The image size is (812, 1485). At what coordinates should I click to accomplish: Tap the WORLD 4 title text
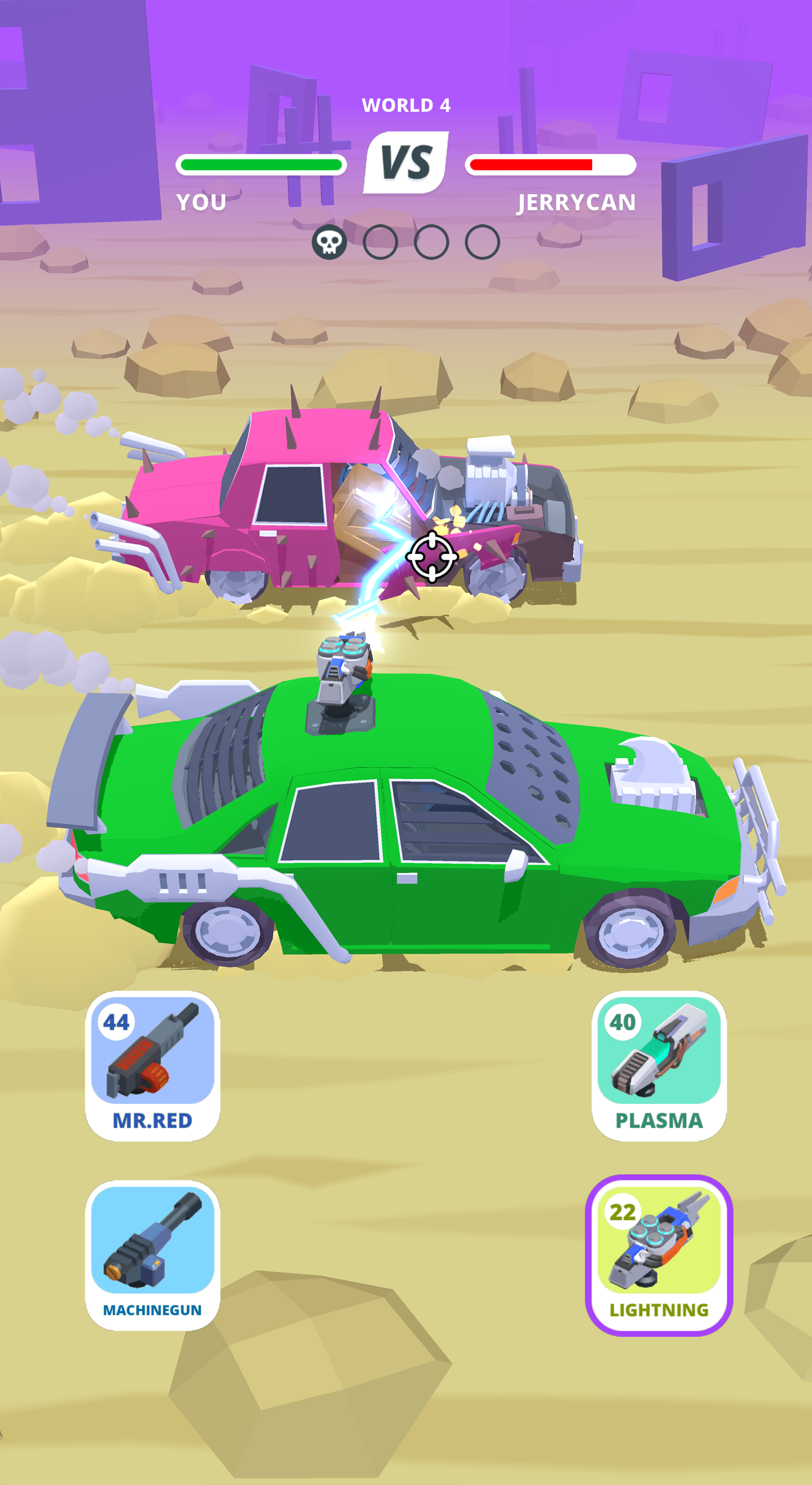coord(406,106)
